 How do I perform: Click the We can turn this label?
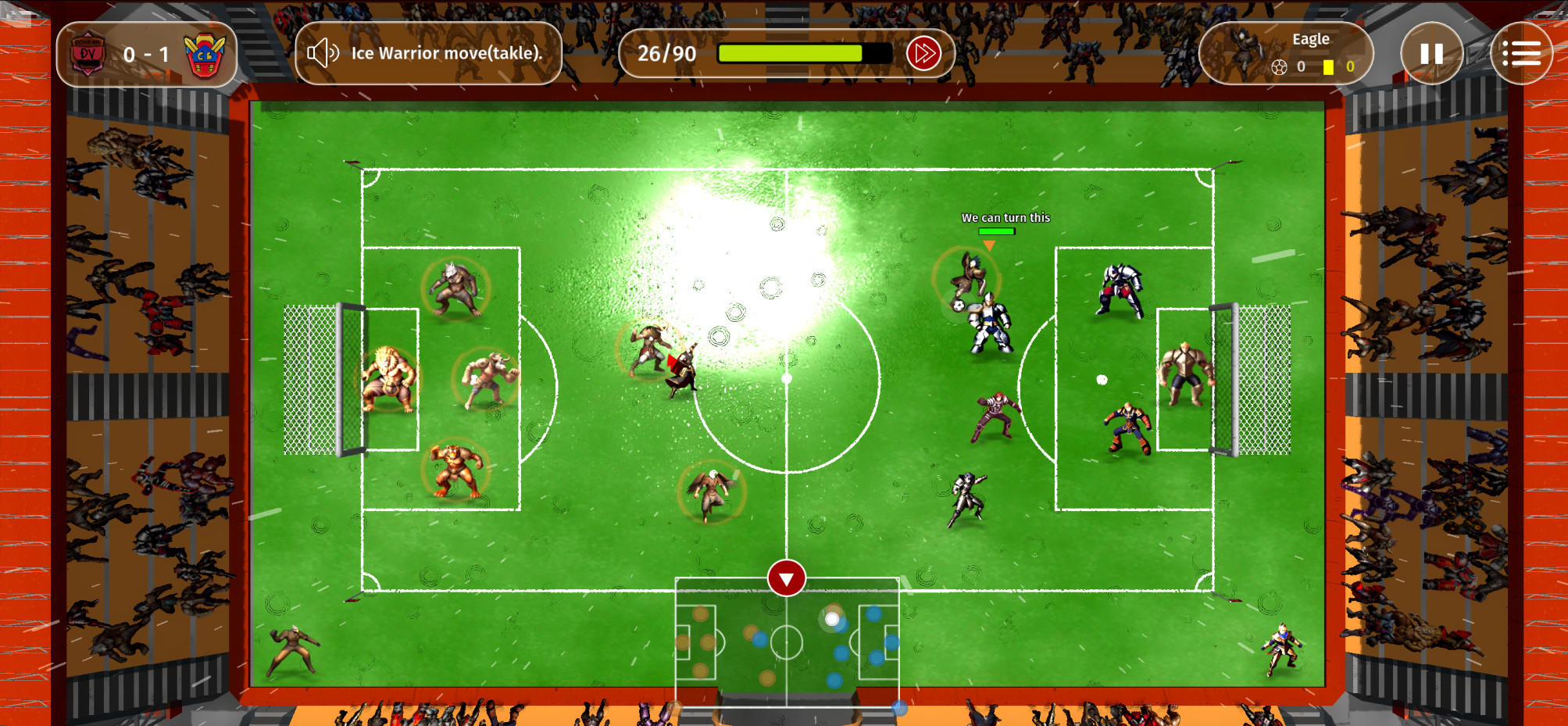(1006, 218)
